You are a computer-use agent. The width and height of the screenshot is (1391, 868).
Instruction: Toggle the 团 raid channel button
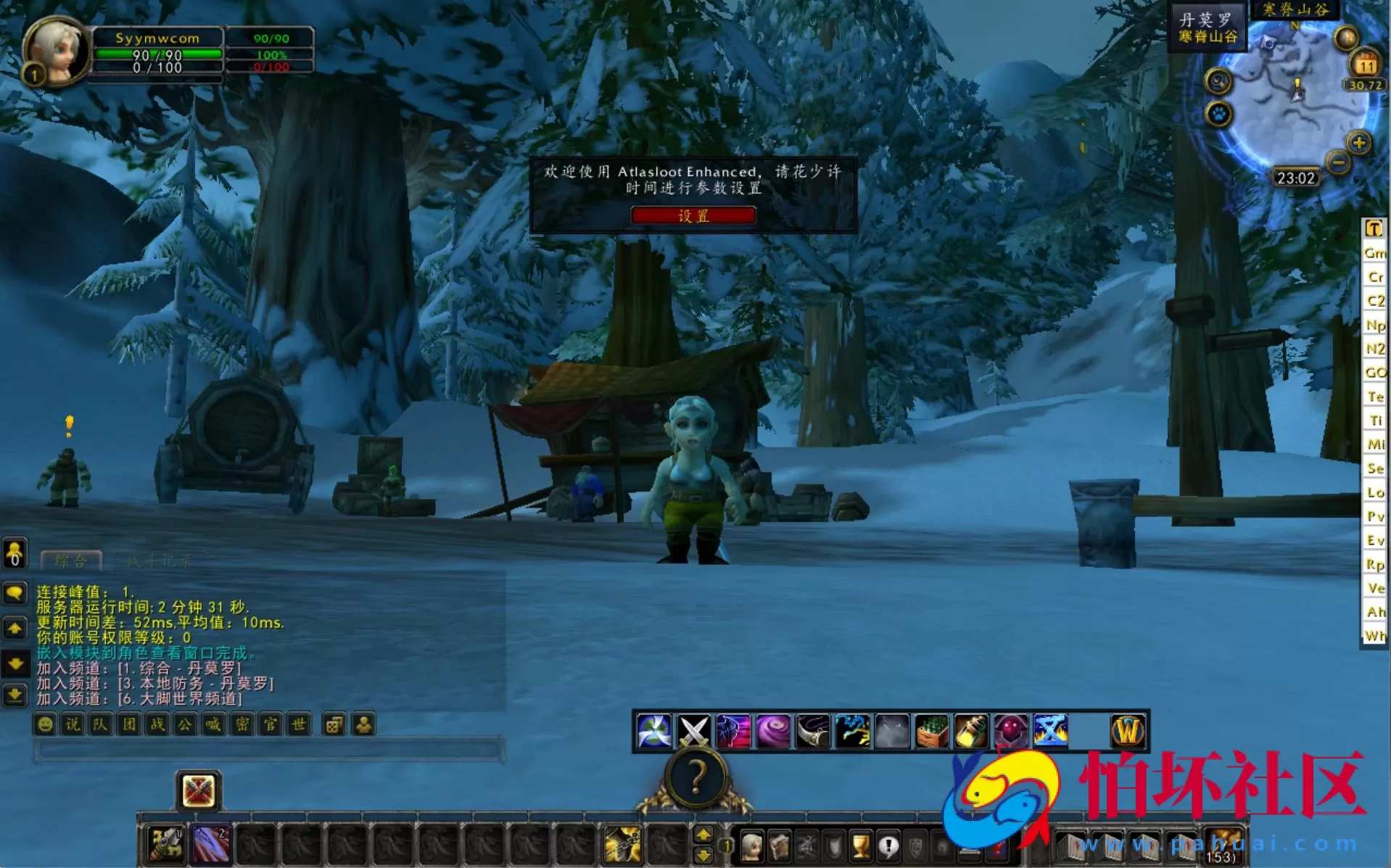pos(127,724)
